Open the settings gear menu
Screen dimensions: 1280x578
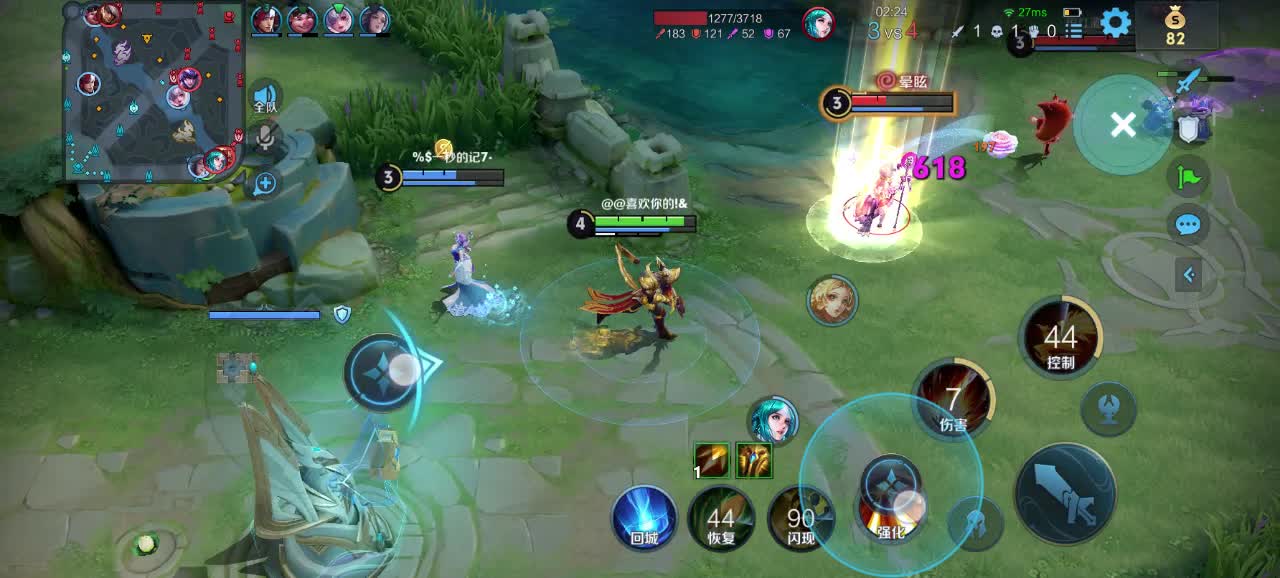(x=1115, y=22)
